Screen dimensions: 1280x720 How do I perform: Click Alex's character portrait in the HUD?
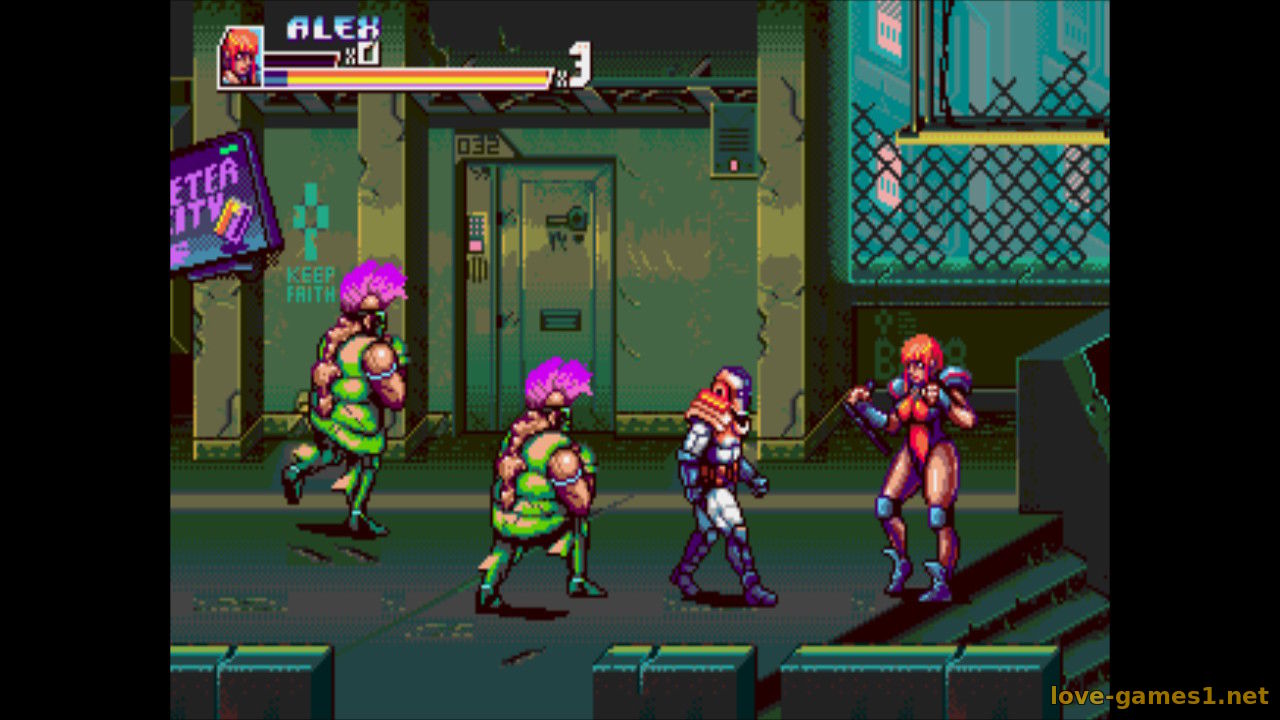click(241, 57)
